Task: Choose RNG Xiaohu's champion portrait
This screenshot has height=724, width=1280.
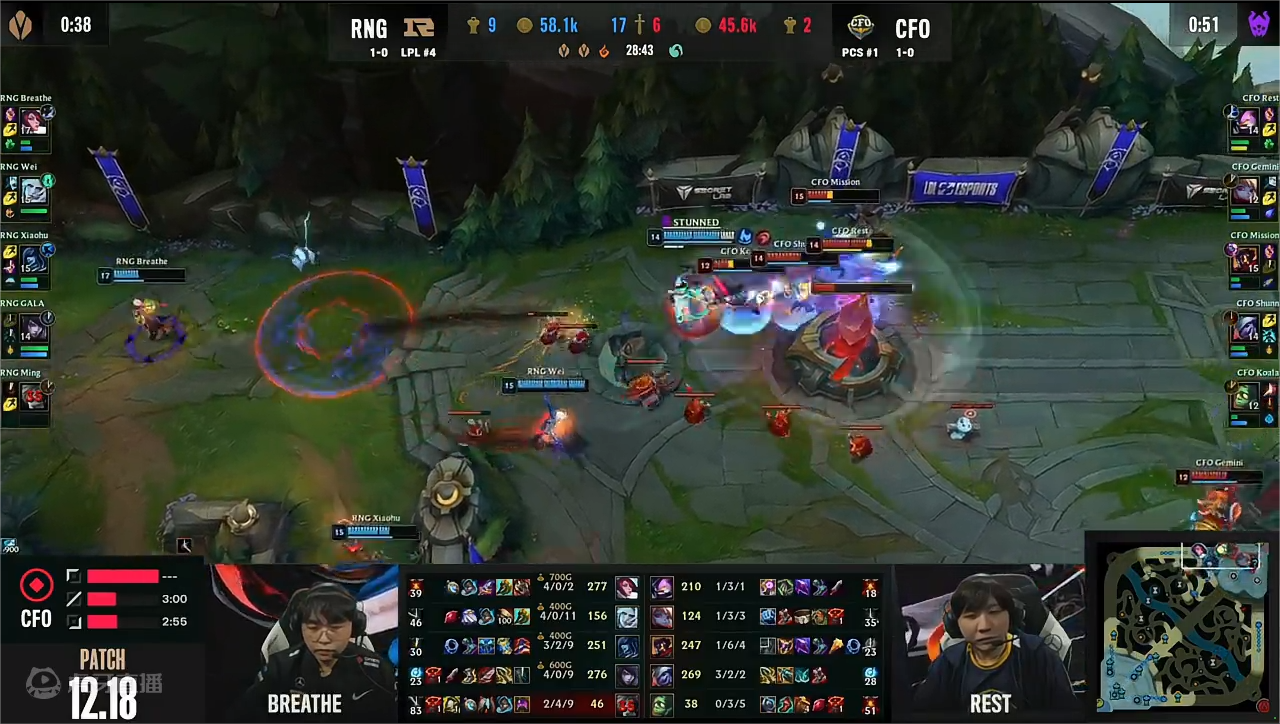Action: [x=33, y=259]
